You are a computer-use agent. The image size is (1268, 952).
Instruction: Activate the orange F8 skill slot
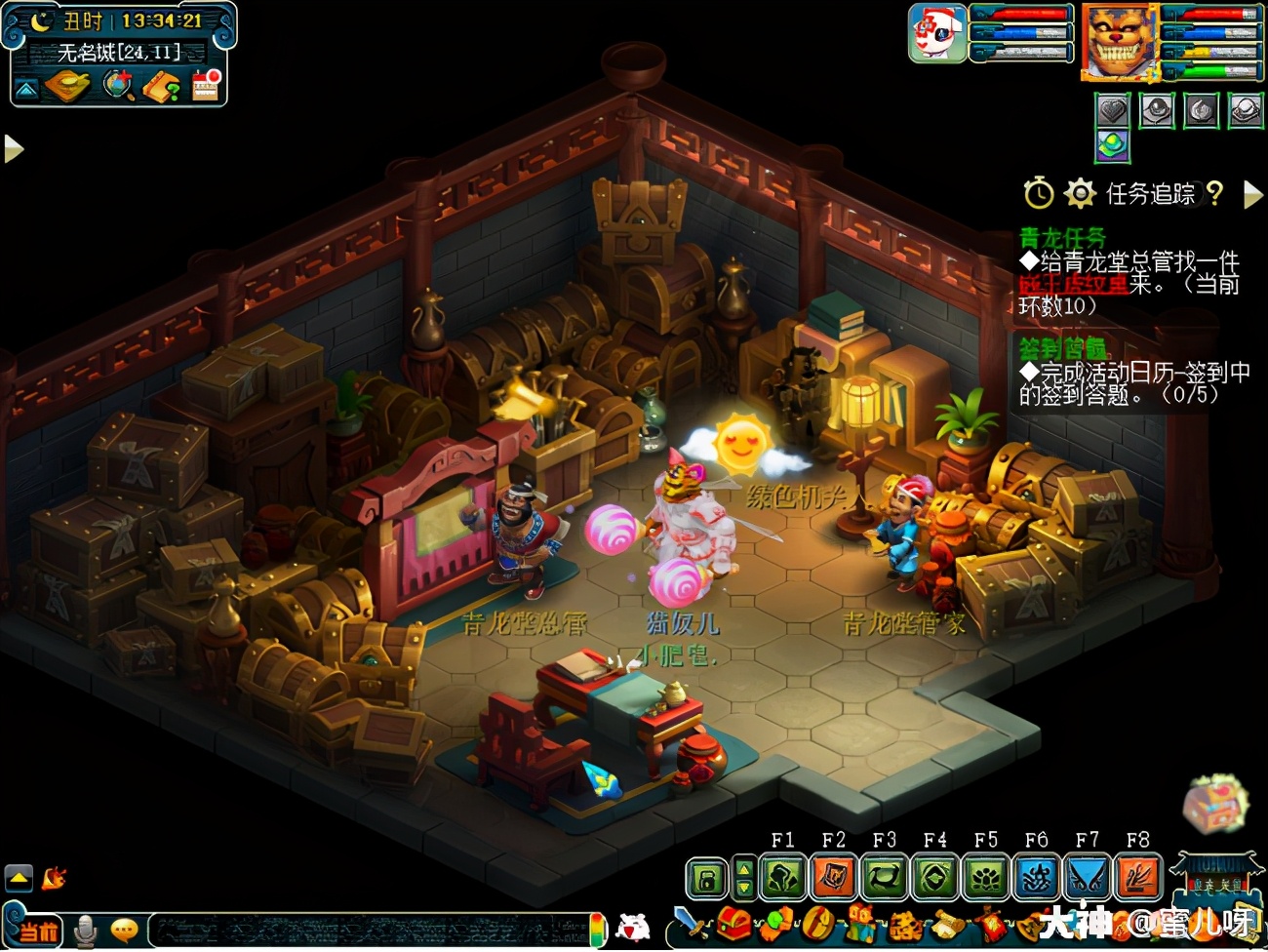[1137, 876]
